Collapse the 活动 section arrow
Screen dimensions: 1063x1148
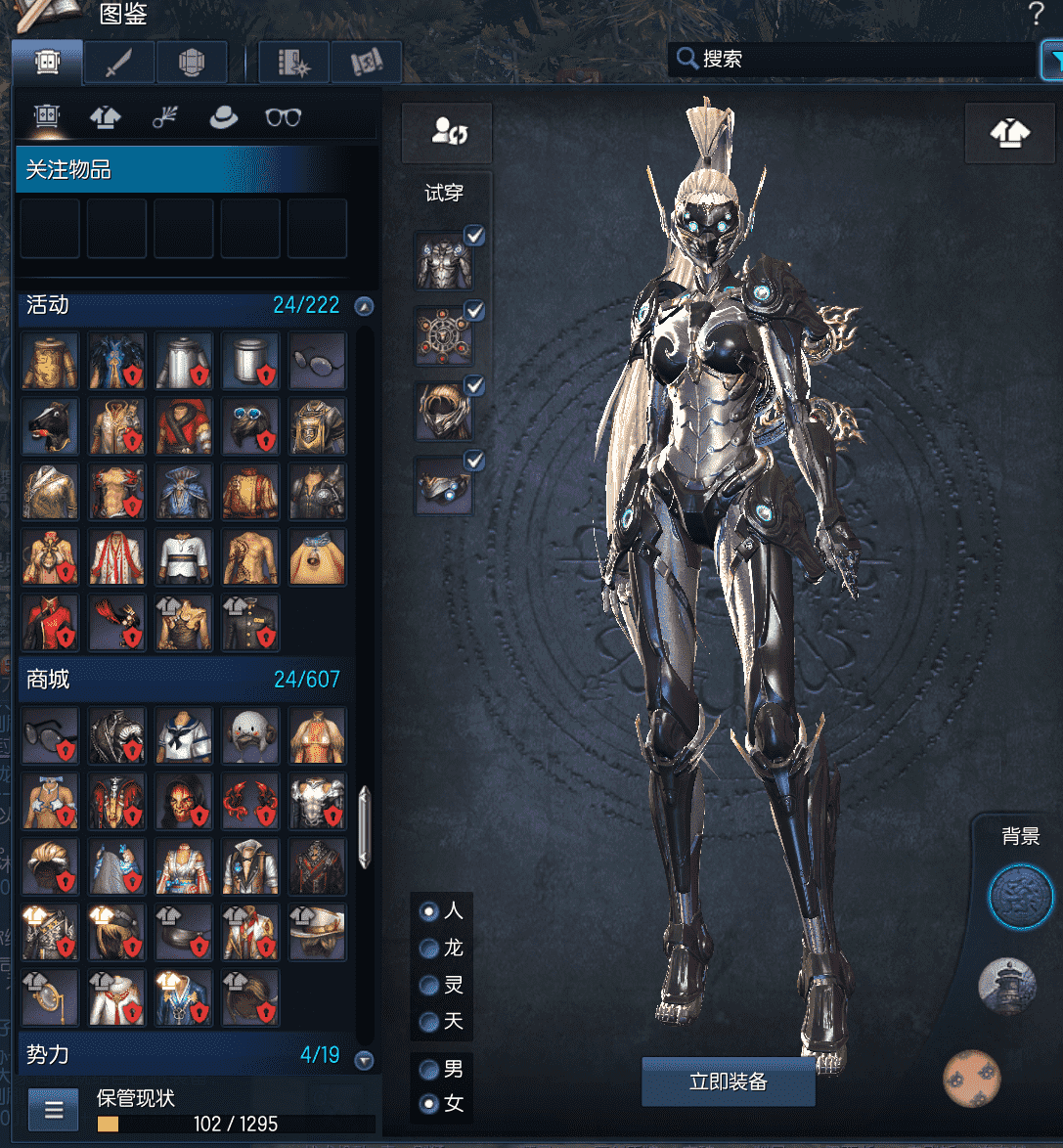click(364, 306)
